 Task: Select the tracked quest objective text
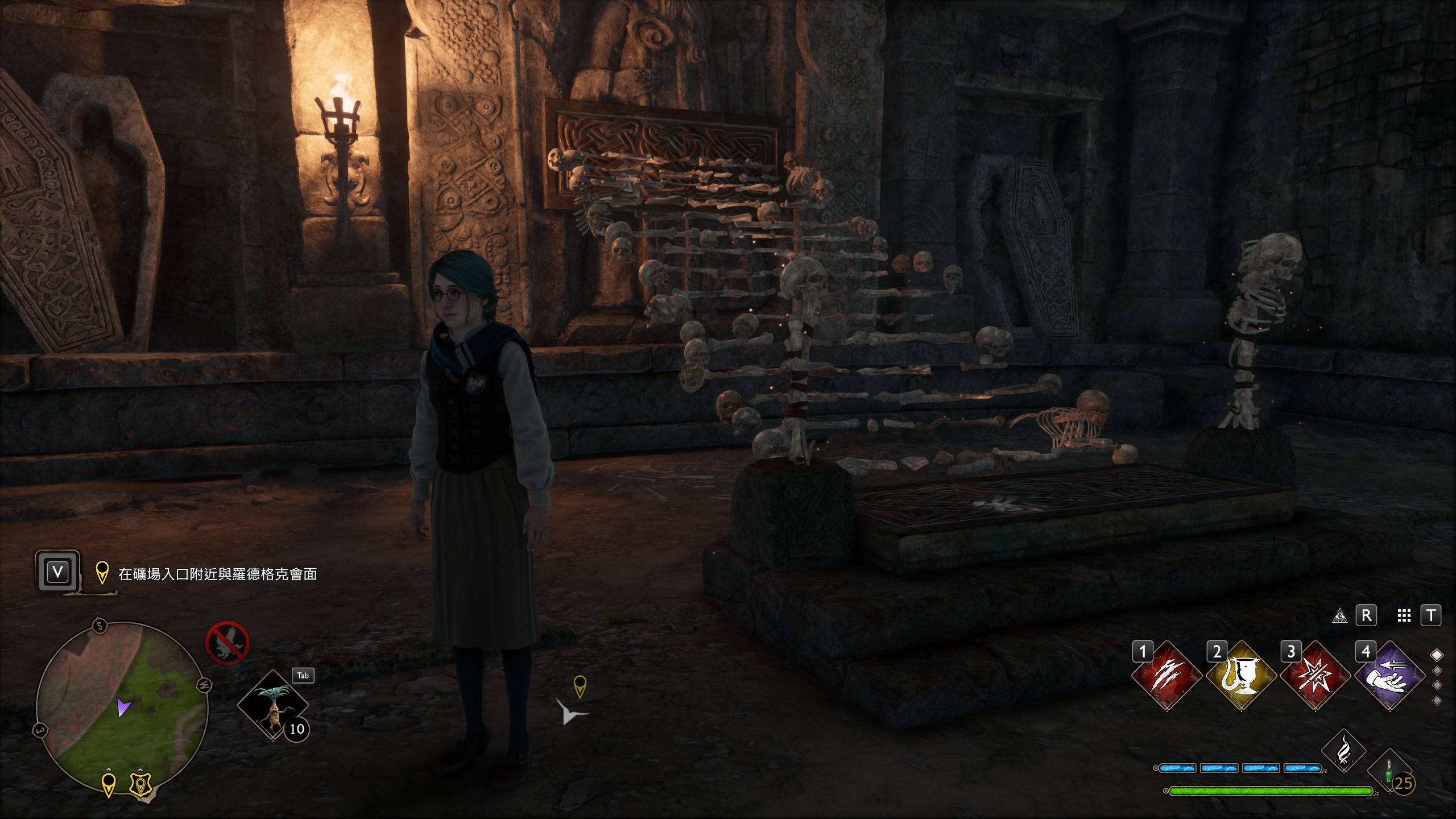(x=217, y=574)
